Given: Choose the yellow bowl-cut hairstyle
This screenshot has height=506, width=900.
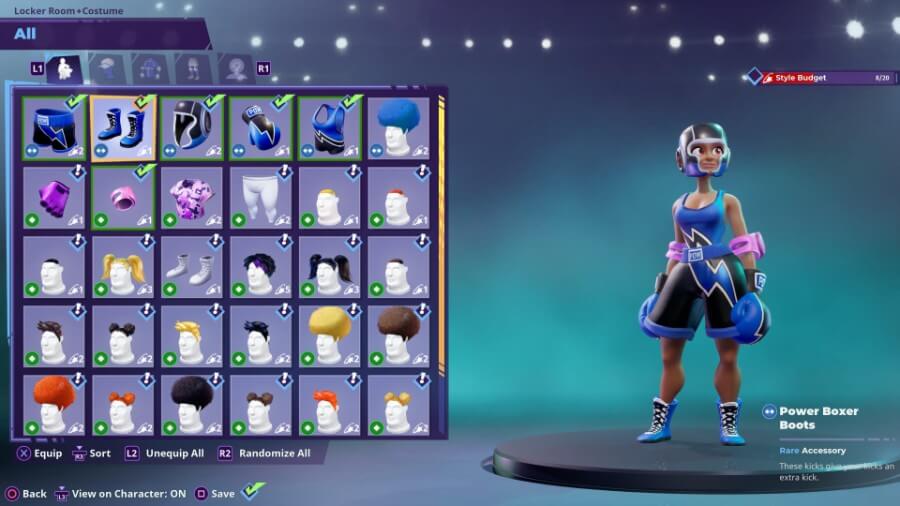Looking at the screenshot, I should [x=329, y=336].
